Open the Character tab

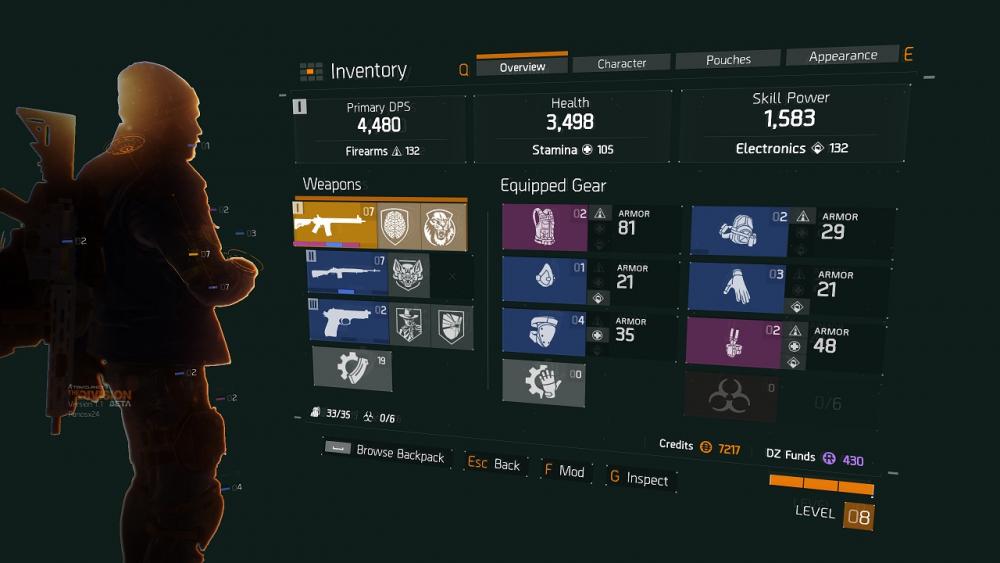(x=622, y=63)
